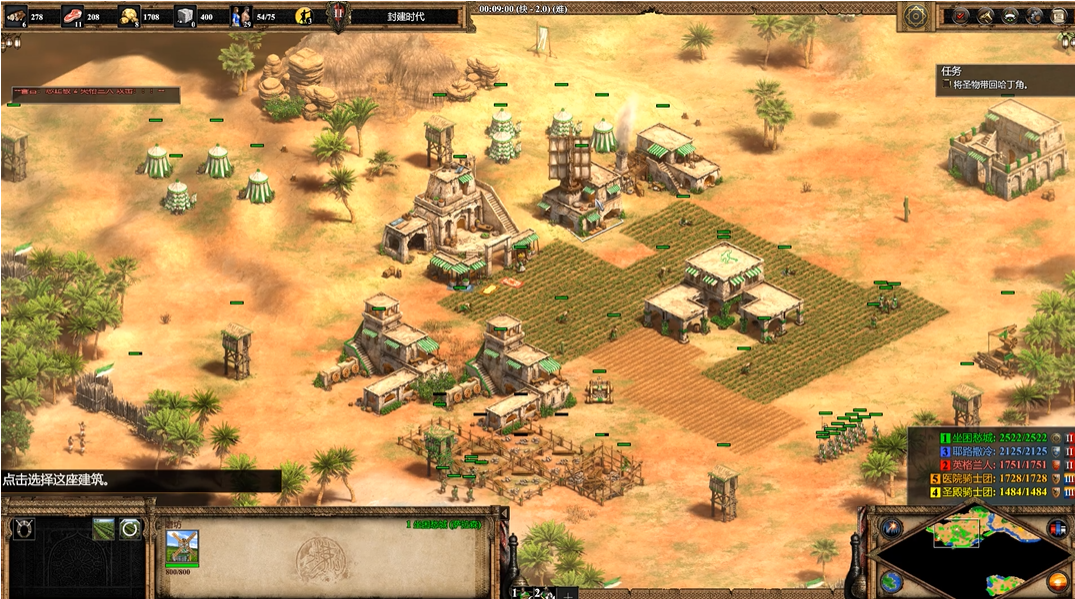Viewport: 1075px width, 599px height.
Task: Click the colored banners button beside minimap
Action: click(1056, 528)
